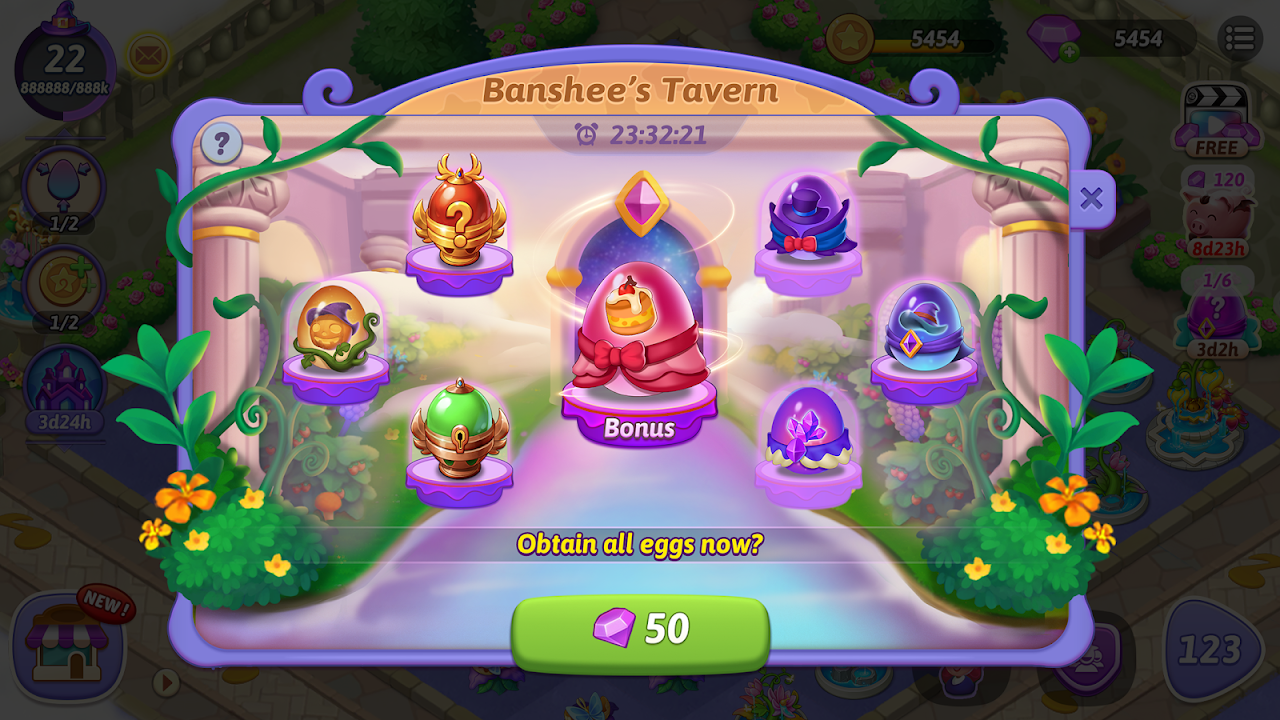Buy all eggs for 50 gems
The image size is (1280, 720).
tap(640, 629)
